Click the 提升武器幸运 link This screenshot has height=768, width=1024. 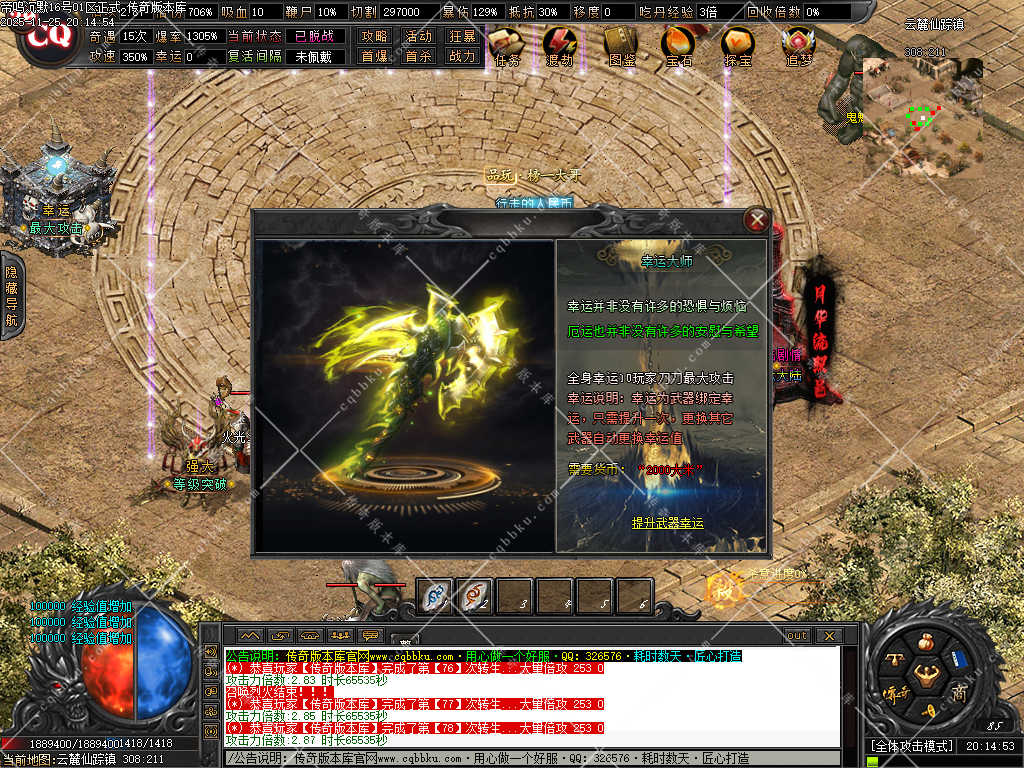pyautogui.click(x=667, y=523)
